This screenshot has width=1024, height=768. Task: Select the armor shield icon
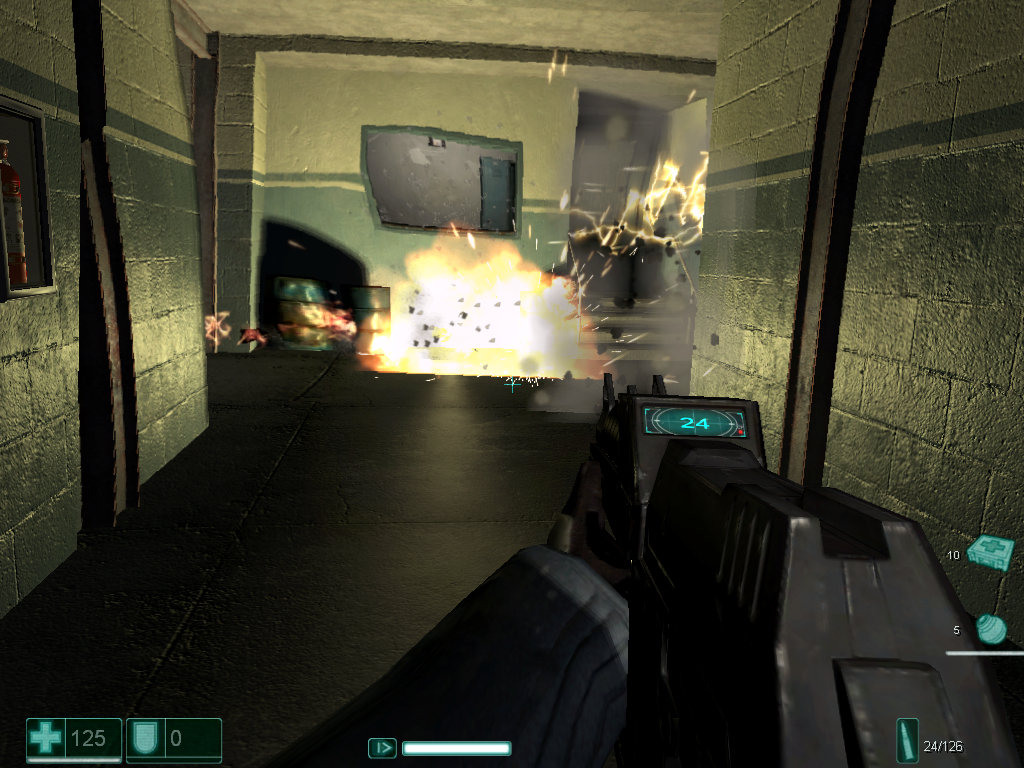(x=143, y=739)
